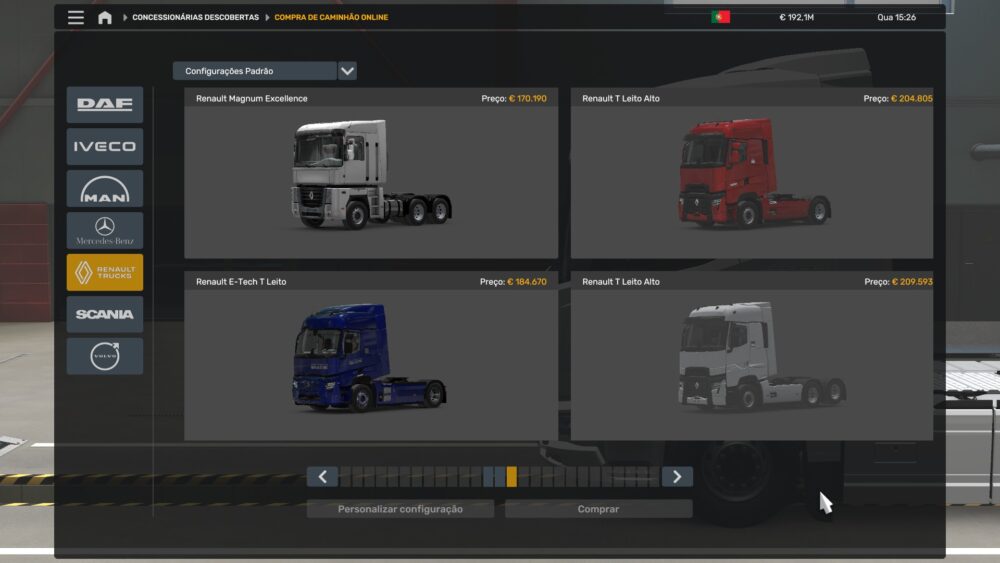Switch to the Iveco brand tab

point(105,147)
